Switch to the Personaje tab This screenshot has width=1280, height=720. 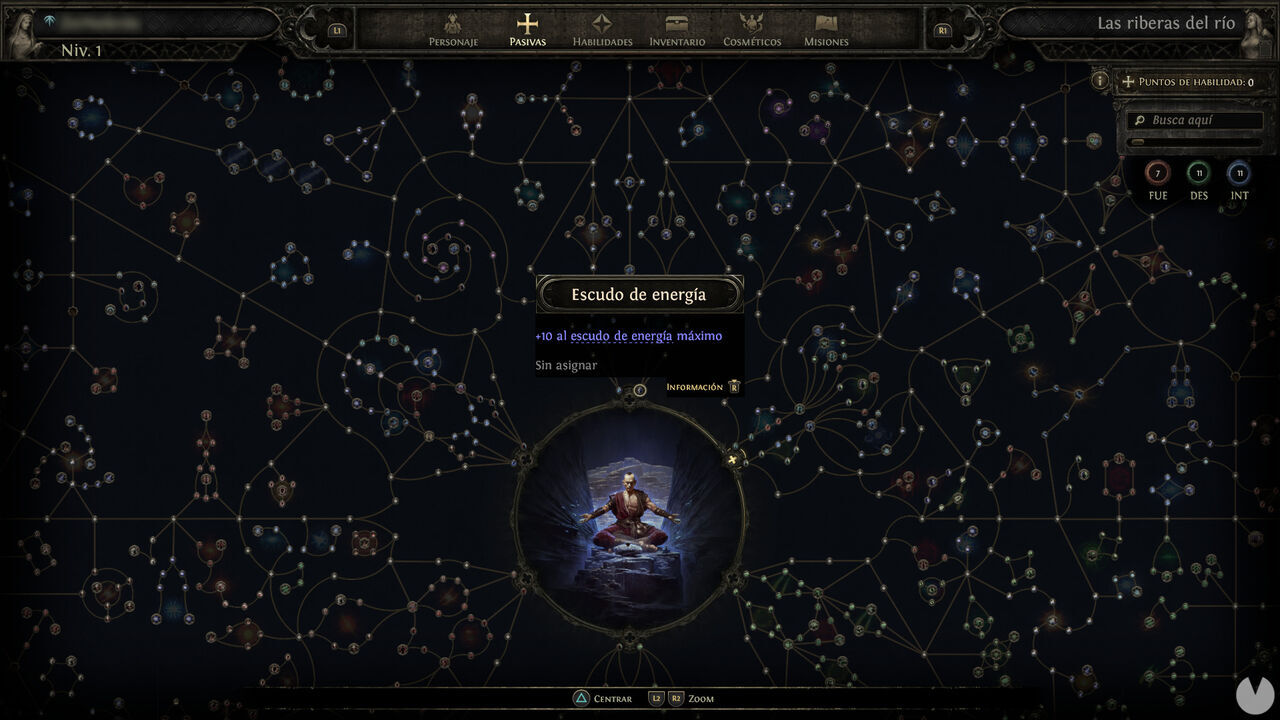453,22
